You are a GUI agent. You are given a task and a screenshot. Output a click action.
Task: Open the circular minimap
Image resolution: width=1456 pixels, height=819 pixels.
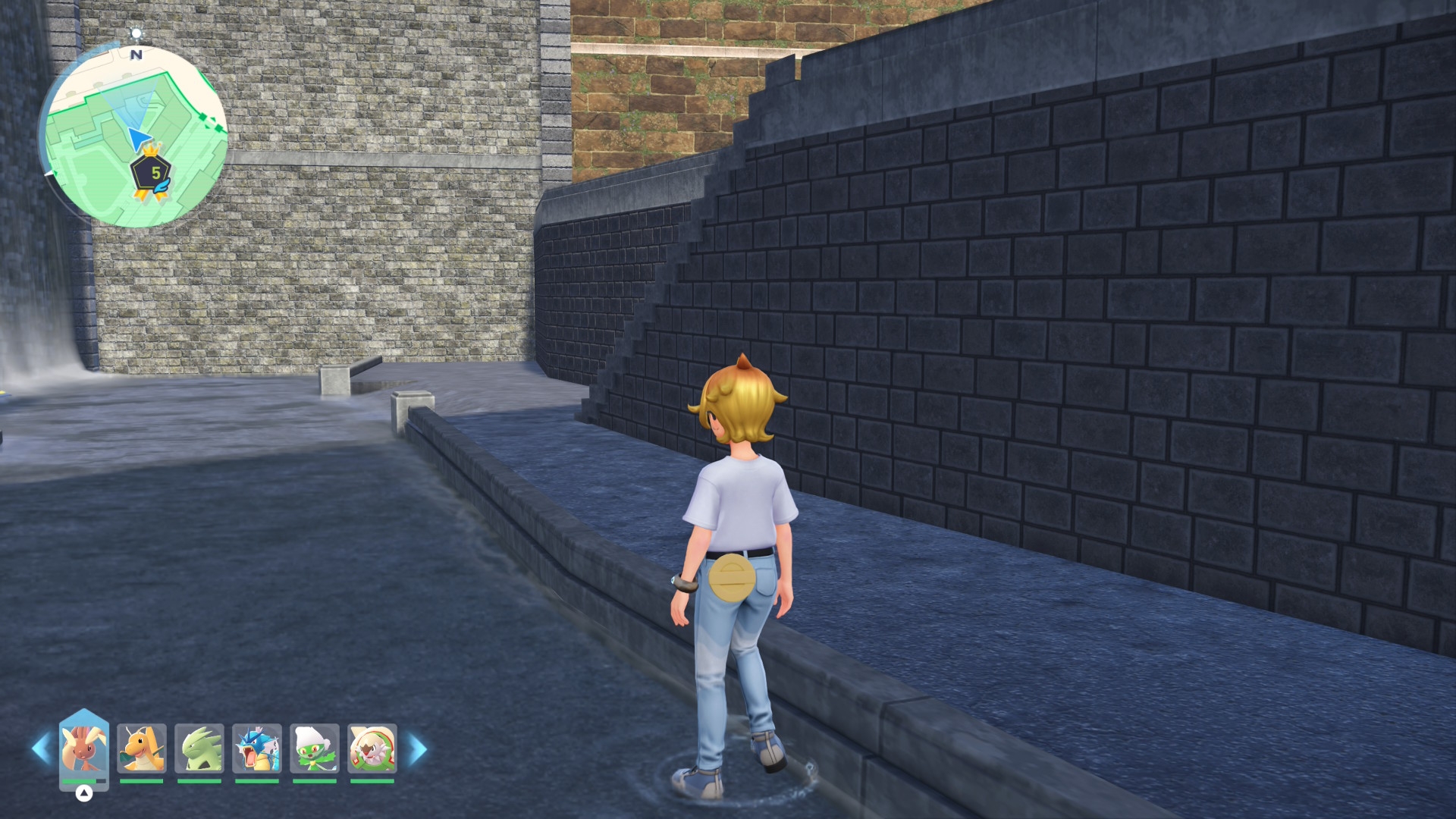click(x=133, y=135)
